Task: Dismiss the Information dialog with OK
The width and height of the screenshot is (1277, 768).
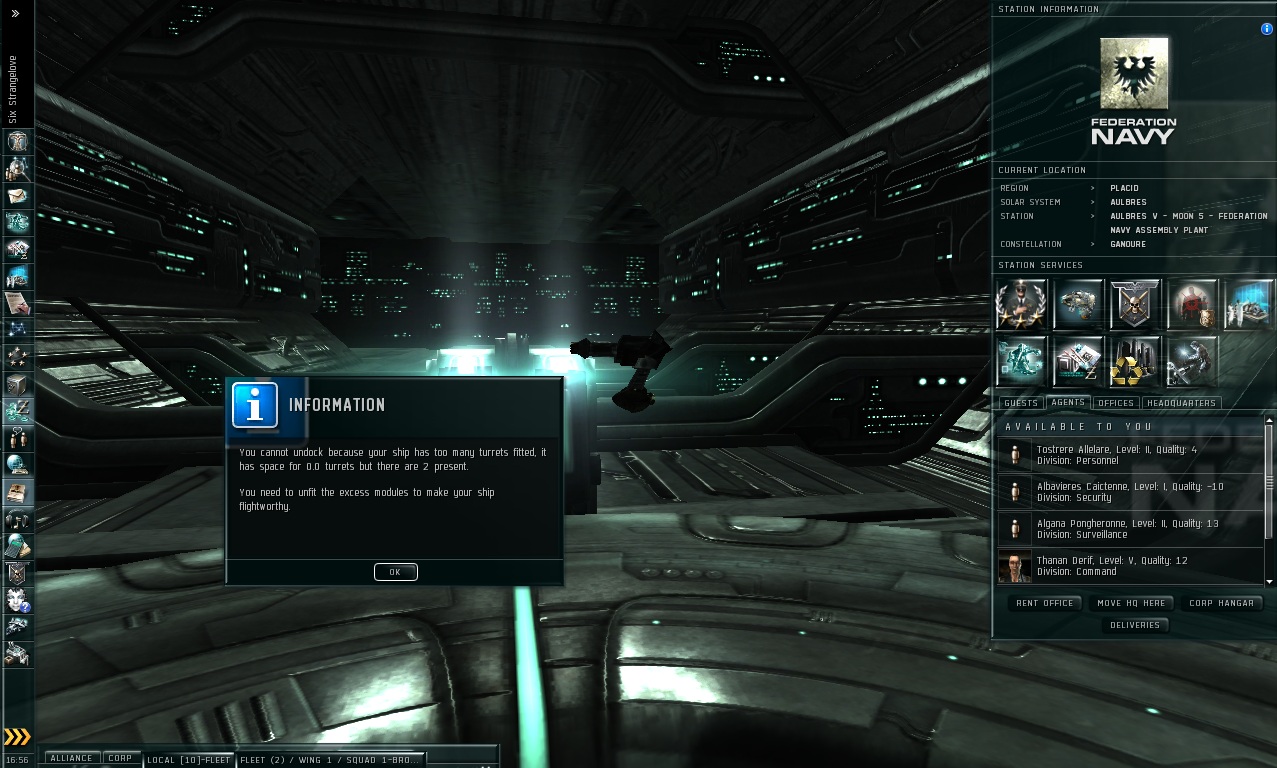Action: tap(395, 572)
